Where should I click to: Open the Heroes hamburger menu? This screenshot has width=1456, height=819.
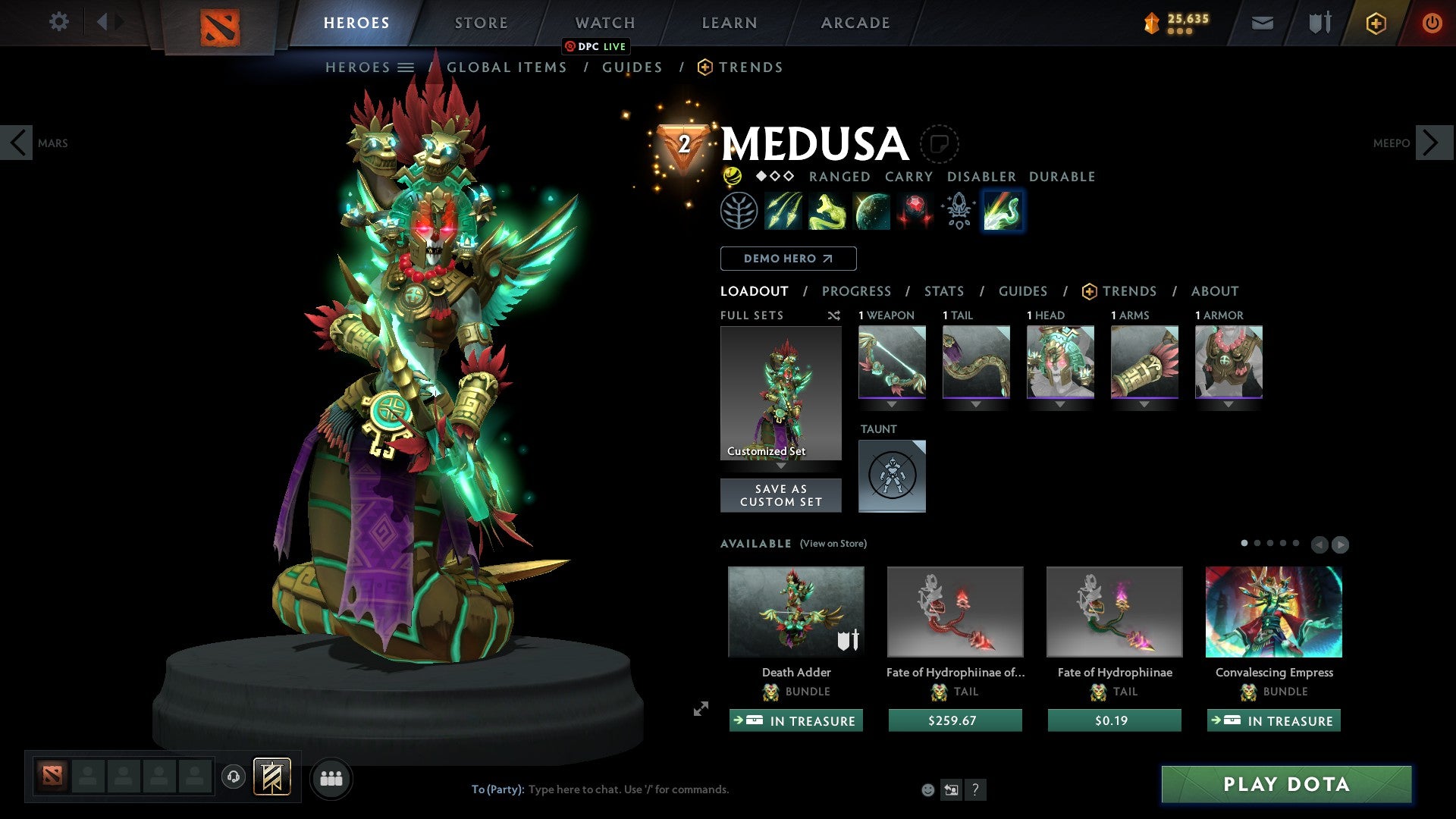tap(406, 67)
